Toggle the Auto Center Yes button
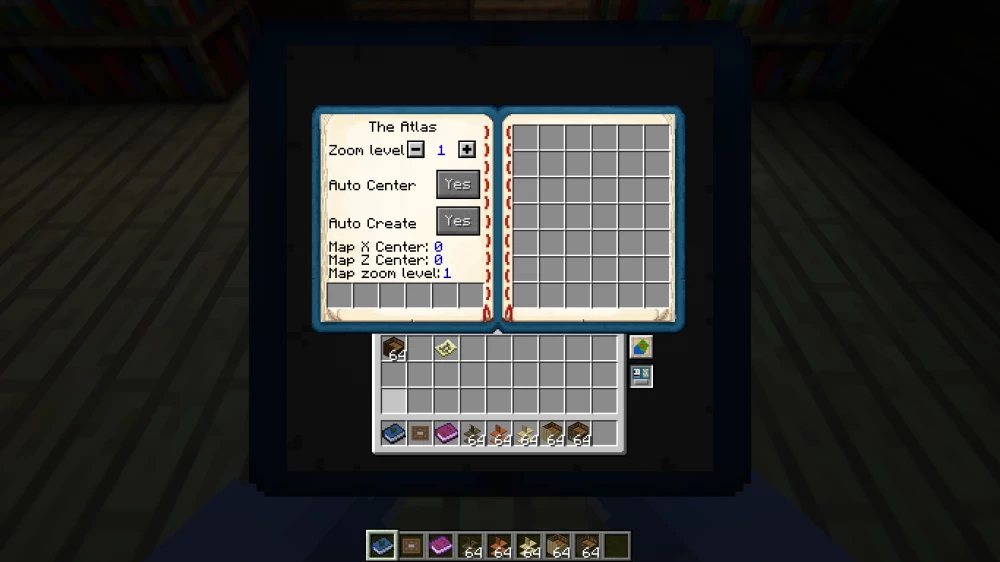The height and width of the screenshot is (562, 1000). [x=458, y=184]
